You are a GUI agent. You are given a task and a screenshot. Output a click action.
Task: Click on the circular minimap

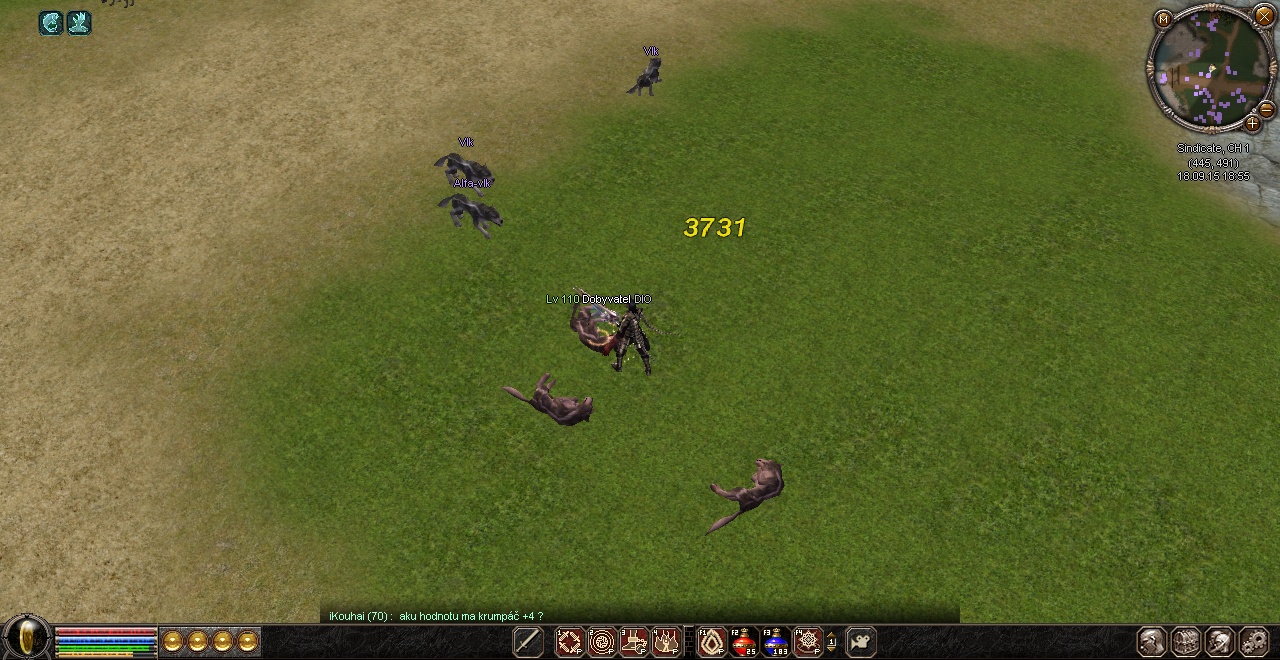click(1210, 69)
